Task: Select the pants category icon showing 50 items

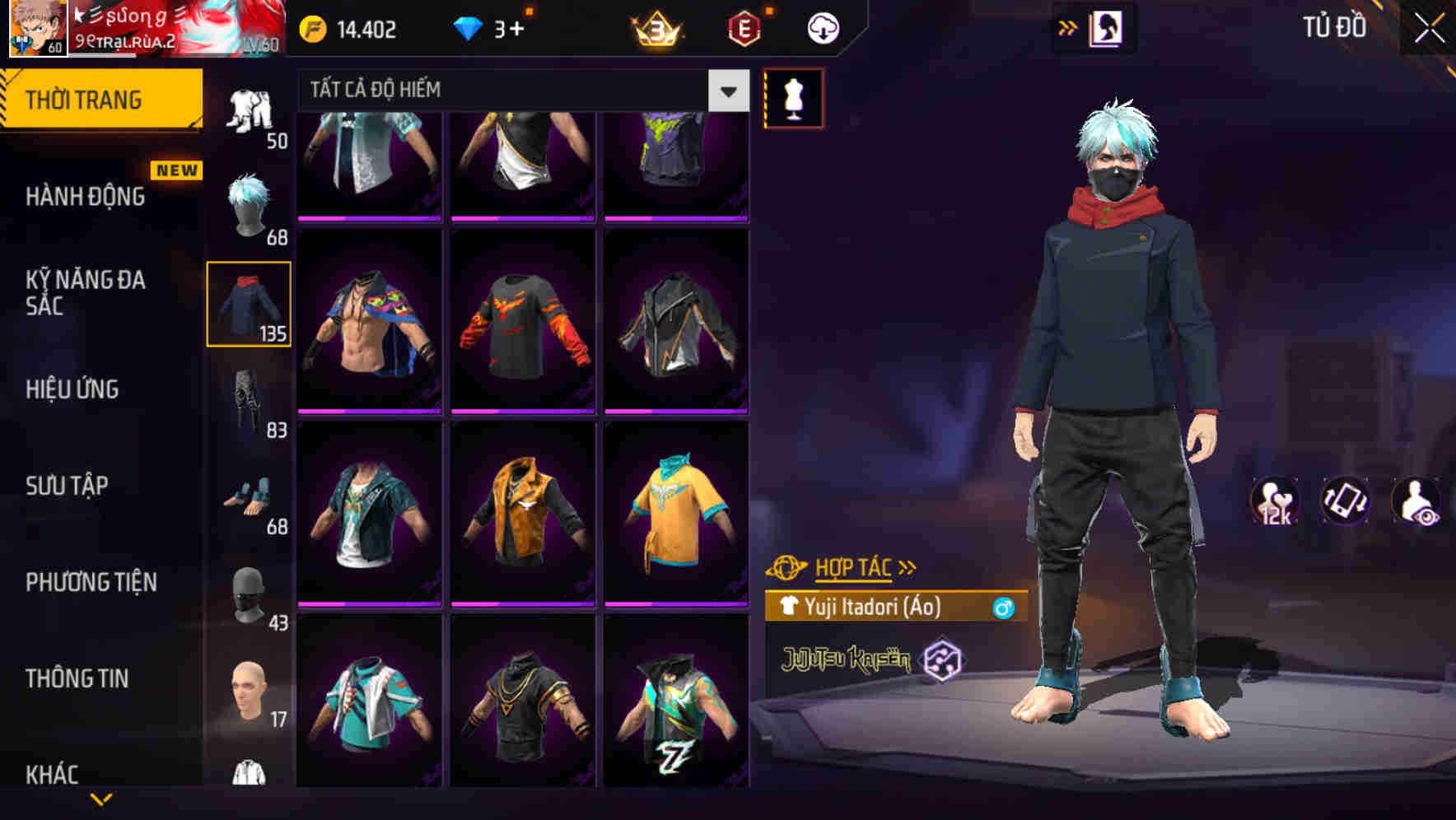Action: click(x=250, y=107)
